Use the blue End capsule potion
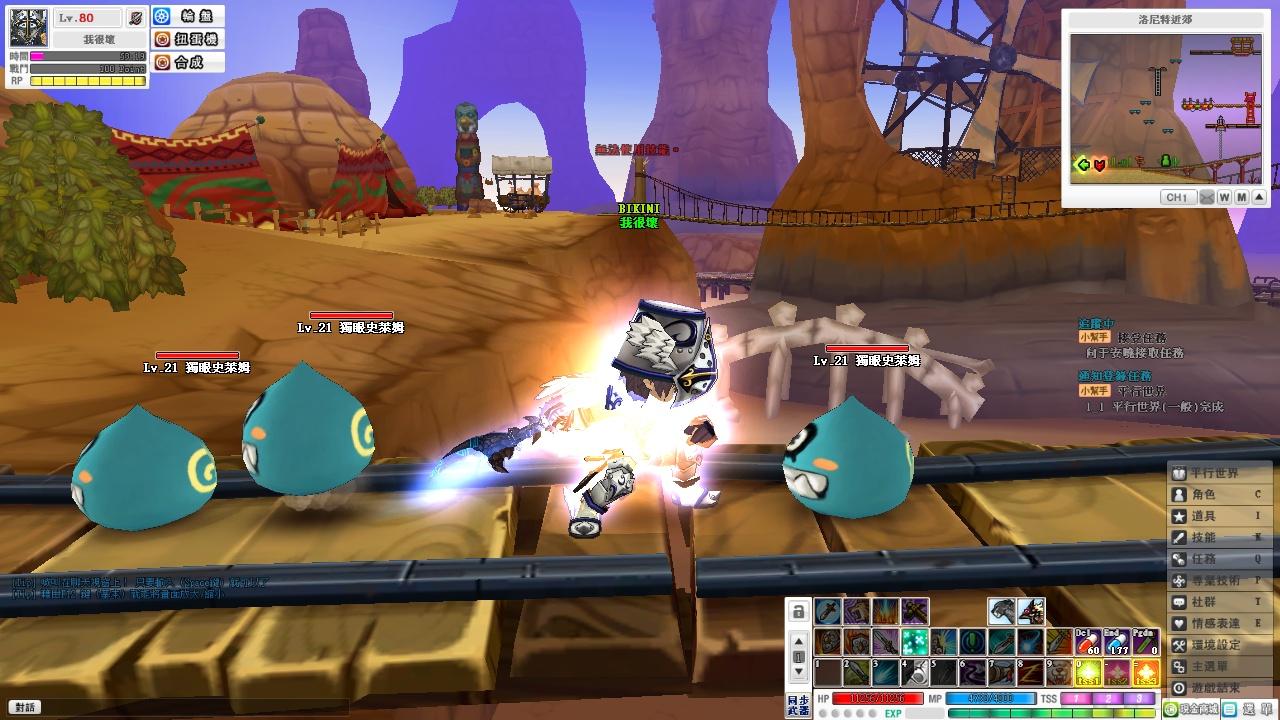Image resolution: width=1280 pixels, height=720 pixels. point(1116,642)
